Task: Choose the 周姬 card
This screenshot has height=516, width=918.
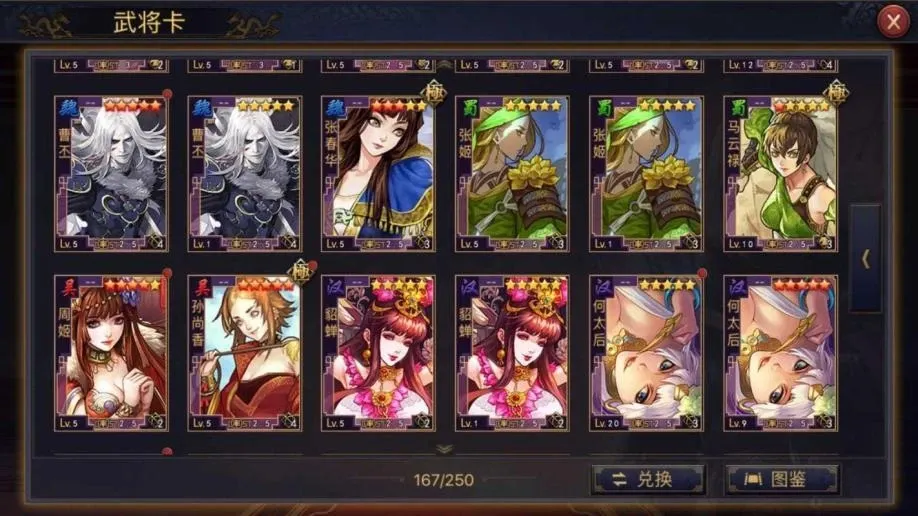Action: point(111,353)
